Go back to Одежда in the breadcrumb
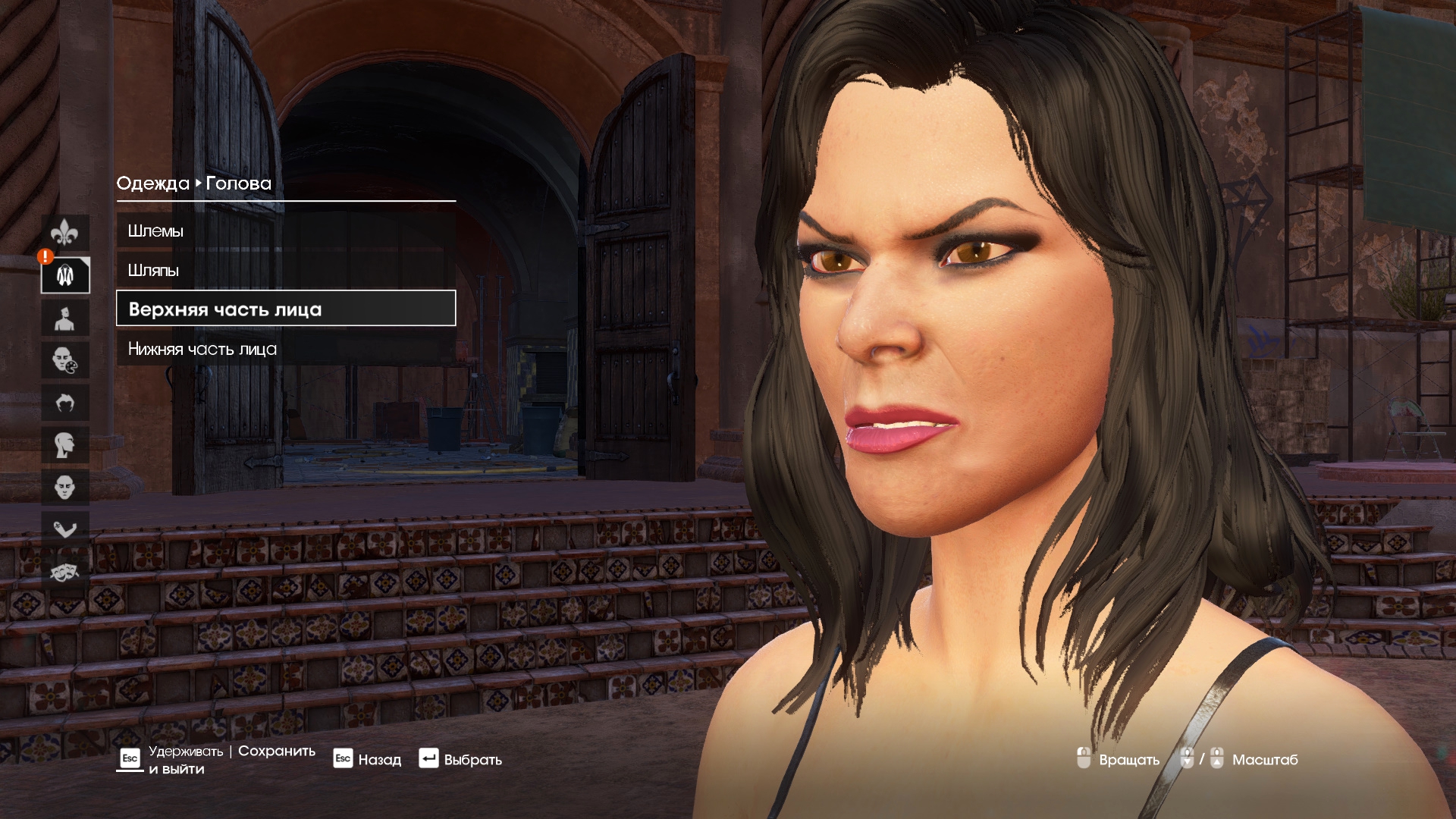1456x819 pixels. (152, 184)
